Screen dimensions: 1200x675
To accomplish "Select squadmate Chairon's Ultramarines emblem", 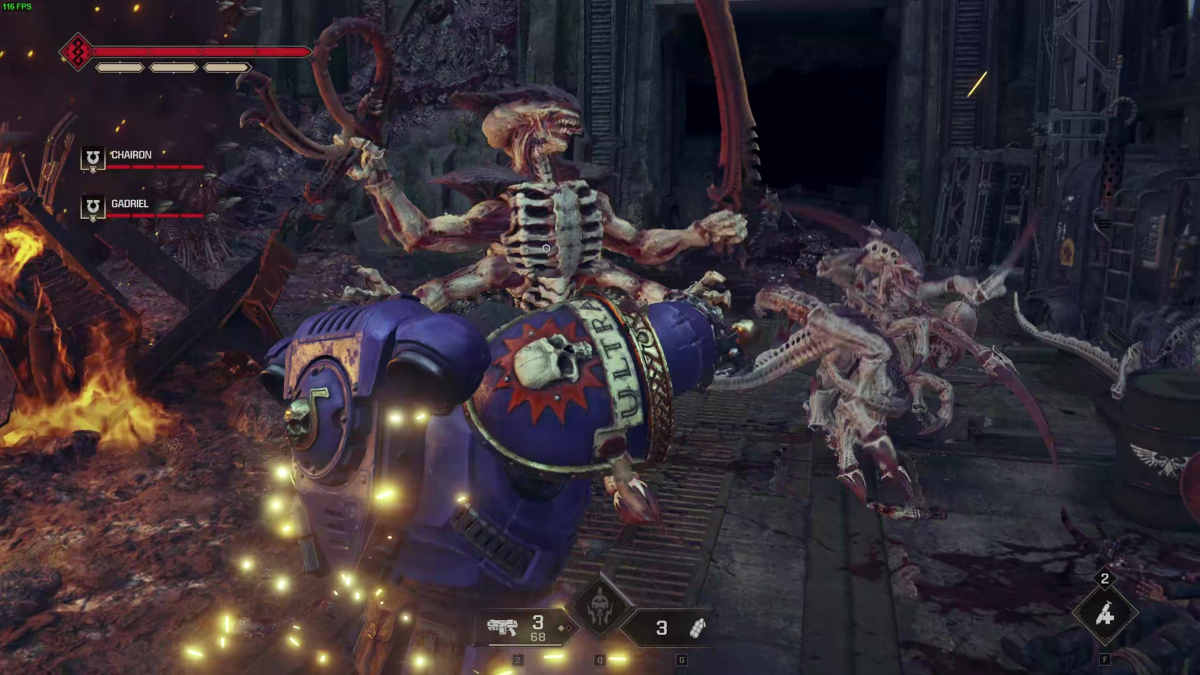I will 93,158.
